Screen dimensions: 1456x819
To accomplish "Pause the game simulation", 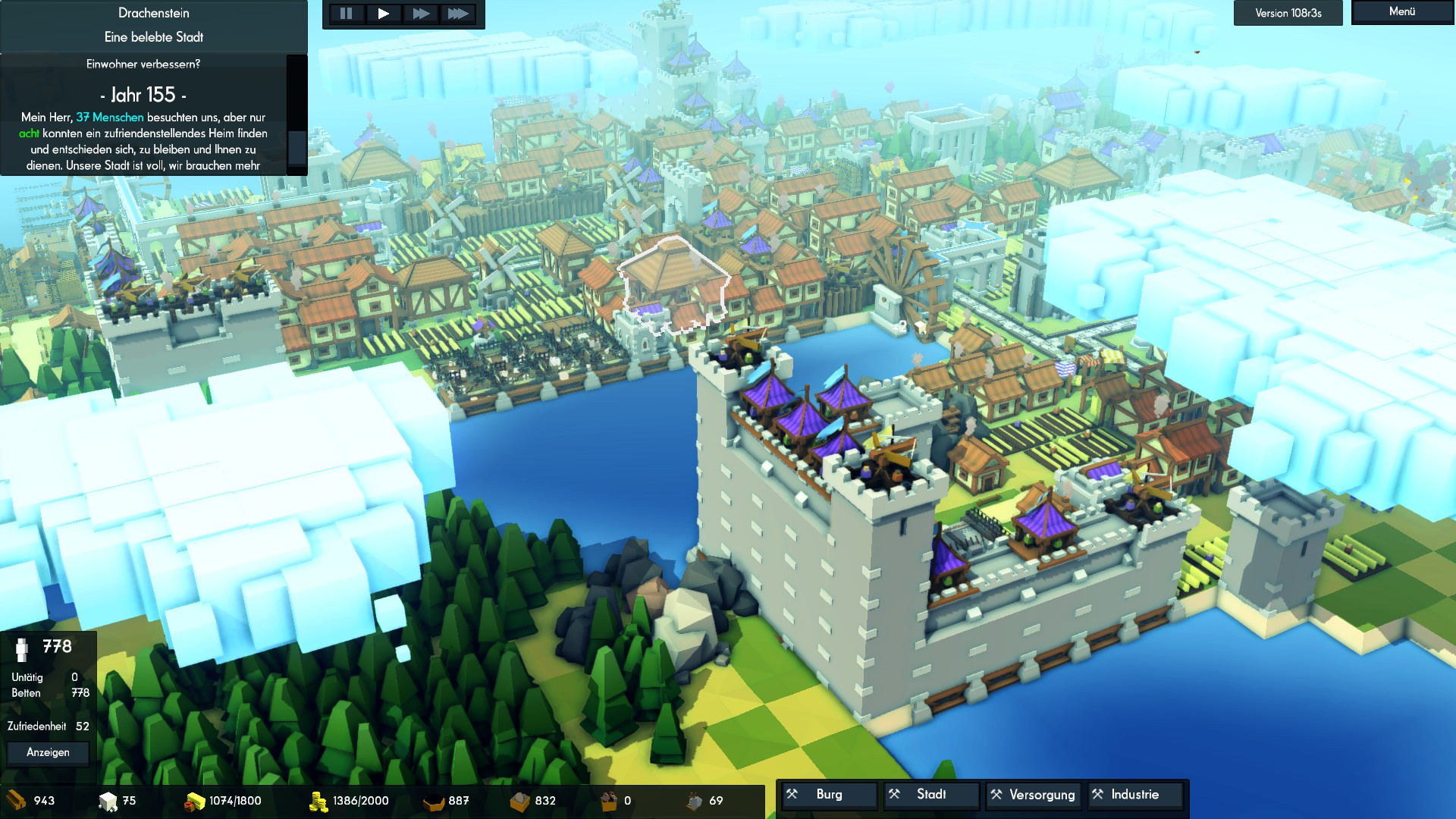I will (x=347, y=13).
